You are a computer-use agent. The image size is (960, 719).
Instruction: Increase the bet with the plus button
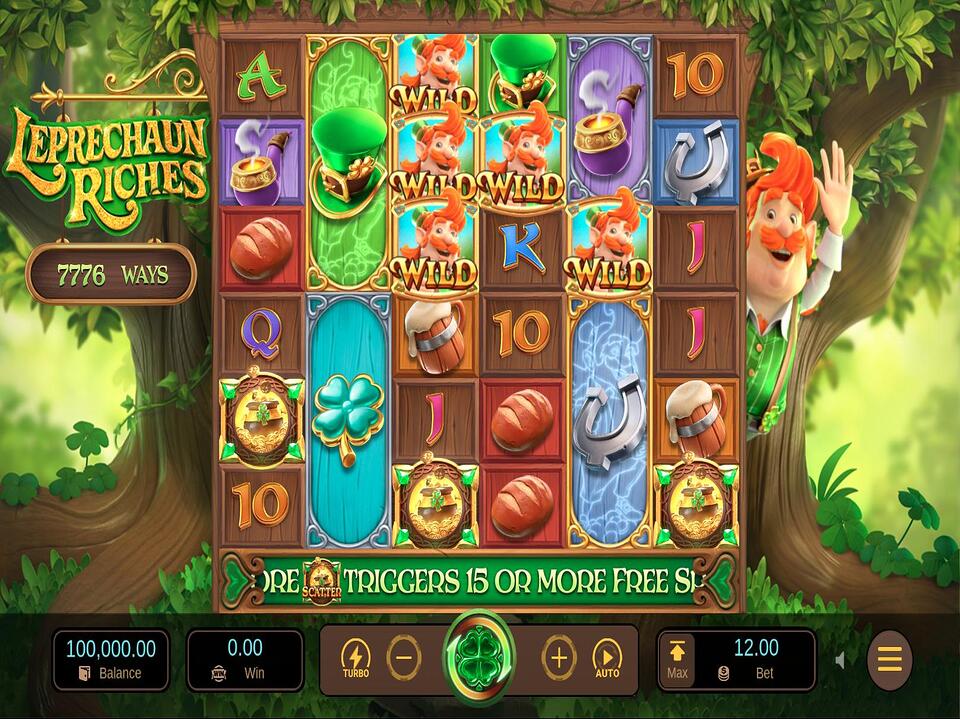[558, 659]
